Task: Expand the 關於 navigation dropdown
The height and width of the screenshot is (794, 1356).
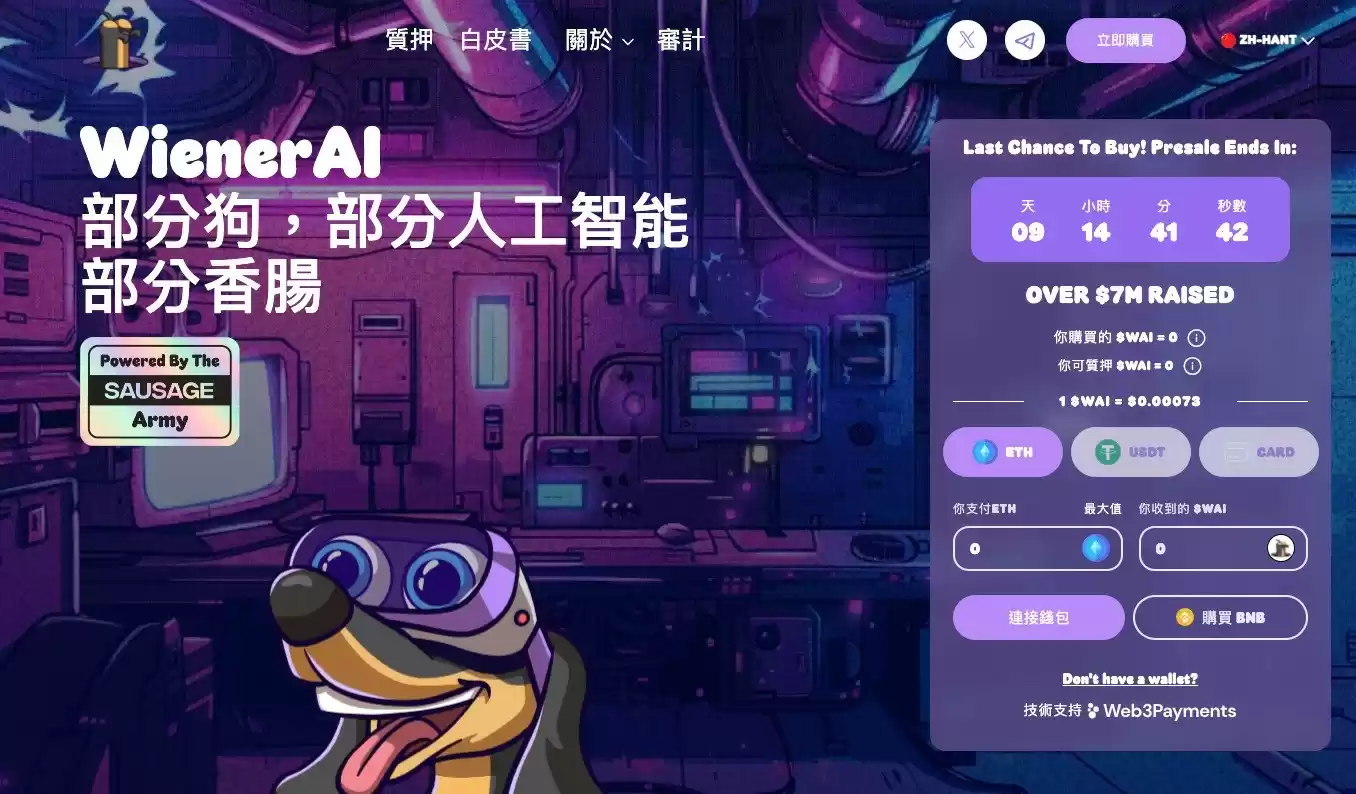Action: coord(600,41)
